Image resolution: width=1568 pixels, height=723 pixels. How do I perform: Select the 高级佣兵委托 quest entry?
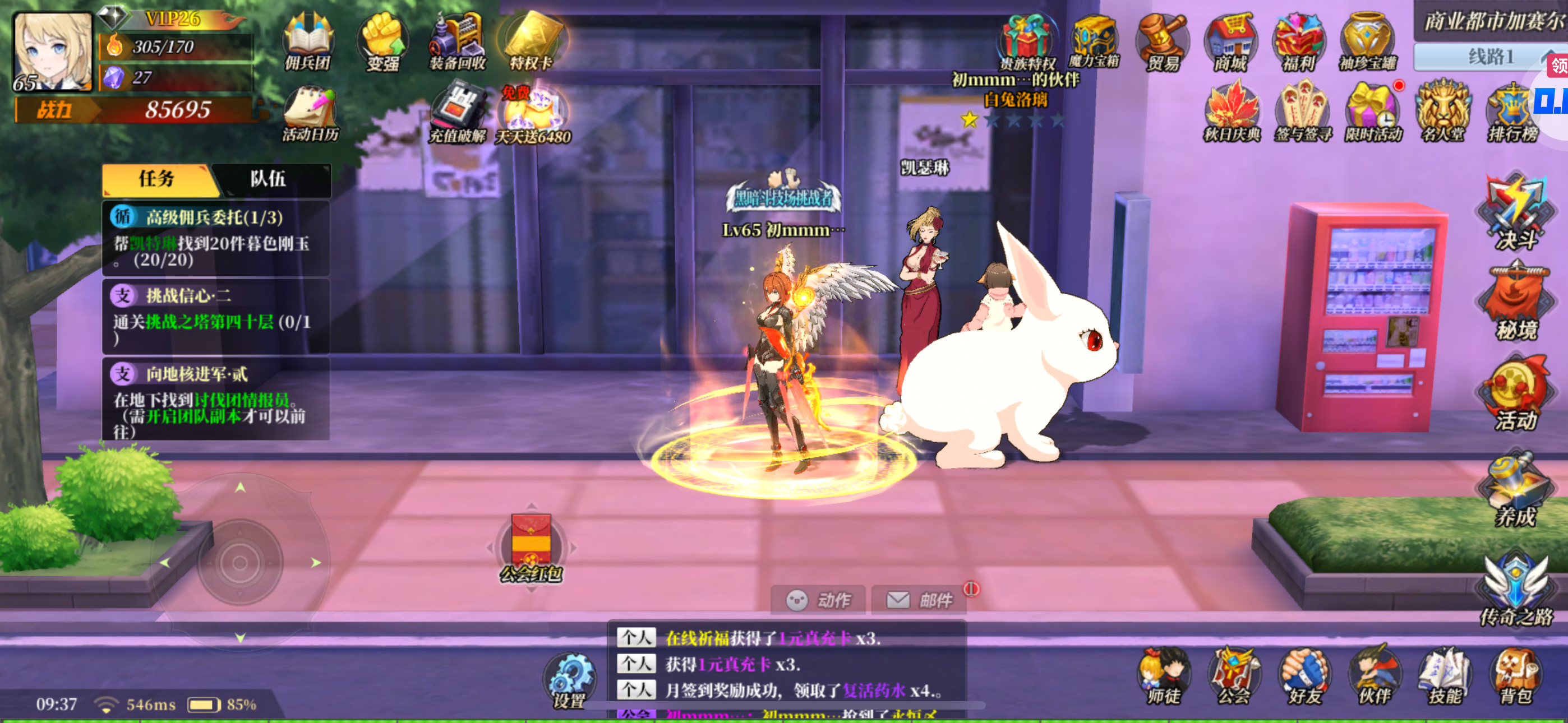click(x=215, y=238)
